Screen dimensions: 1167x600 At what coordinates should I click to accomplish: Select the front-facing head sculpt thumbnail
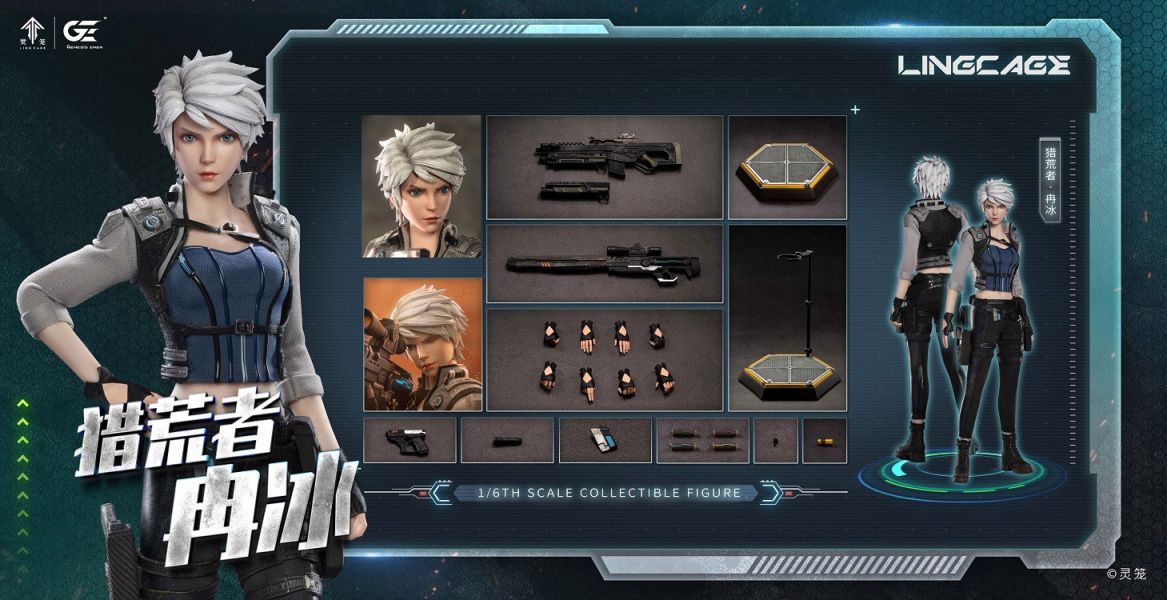point(421,187)
